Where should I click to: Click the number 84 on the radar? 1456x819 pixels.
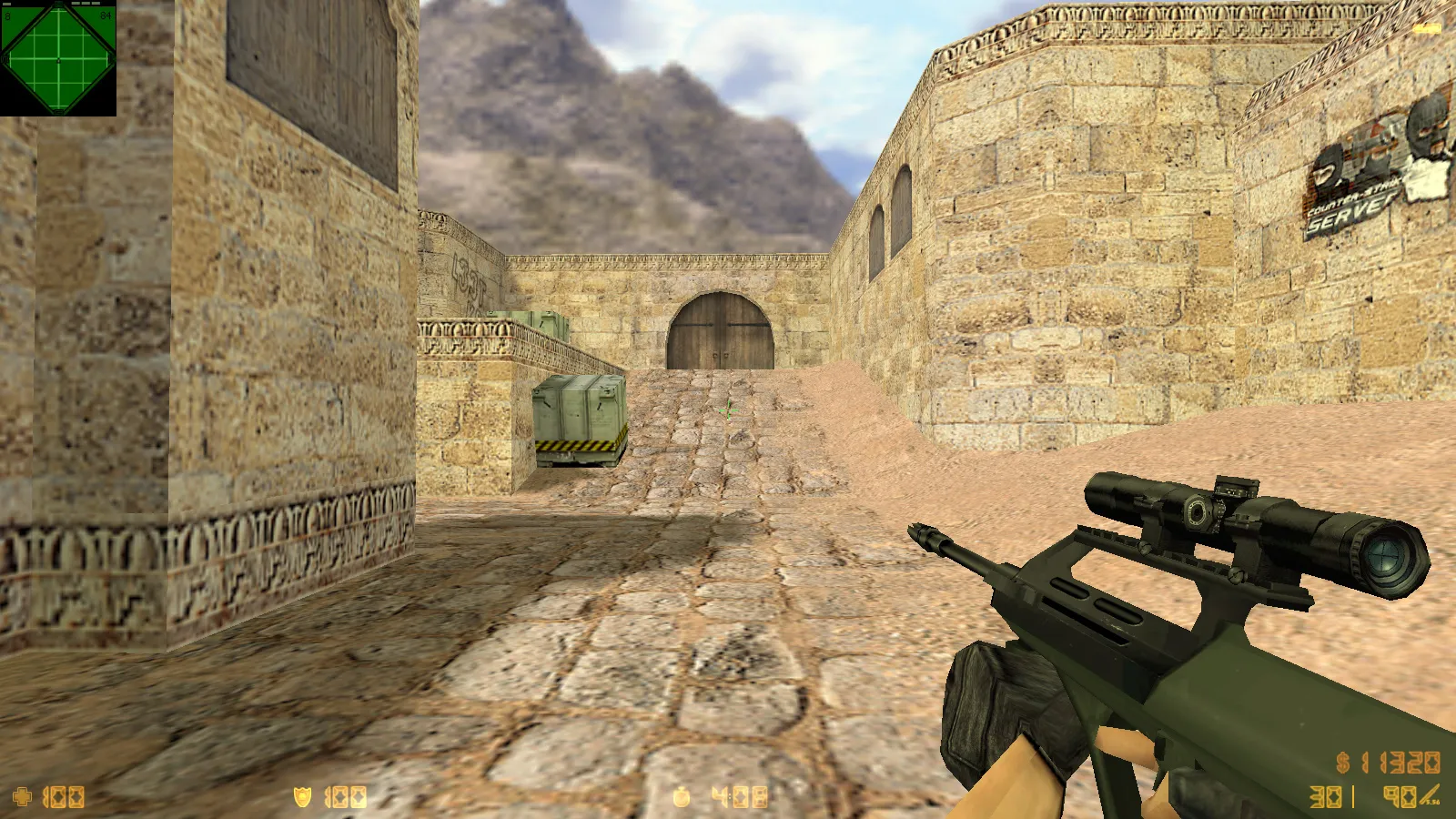coord(106,15)
